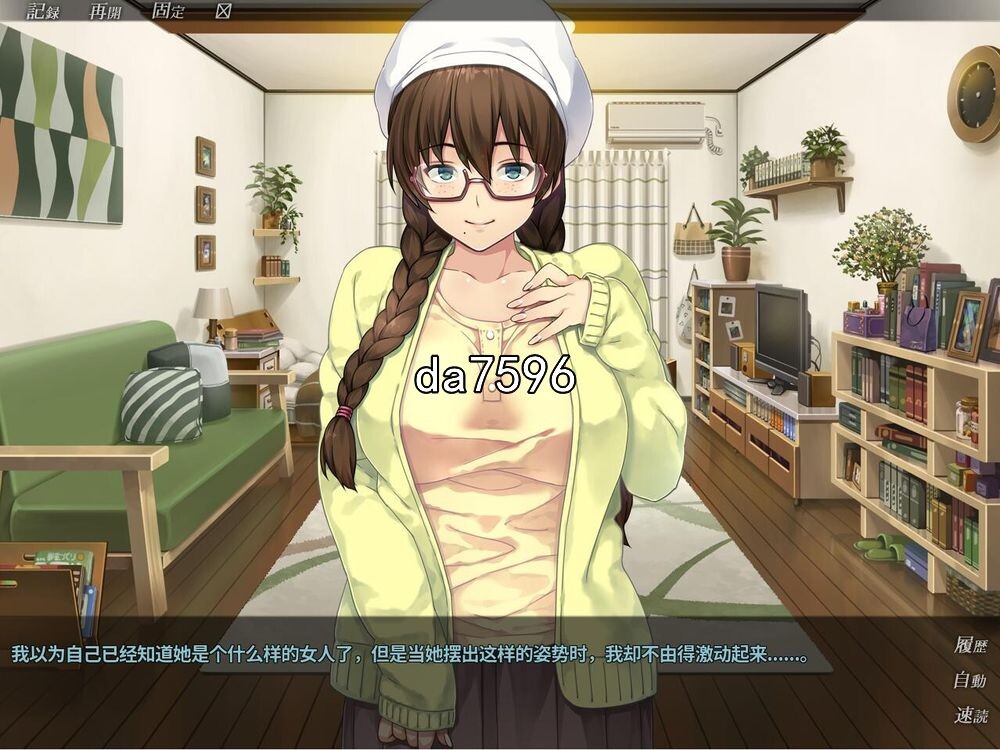
Task: Open the 記録 save menu
Action: pos(44,11)
